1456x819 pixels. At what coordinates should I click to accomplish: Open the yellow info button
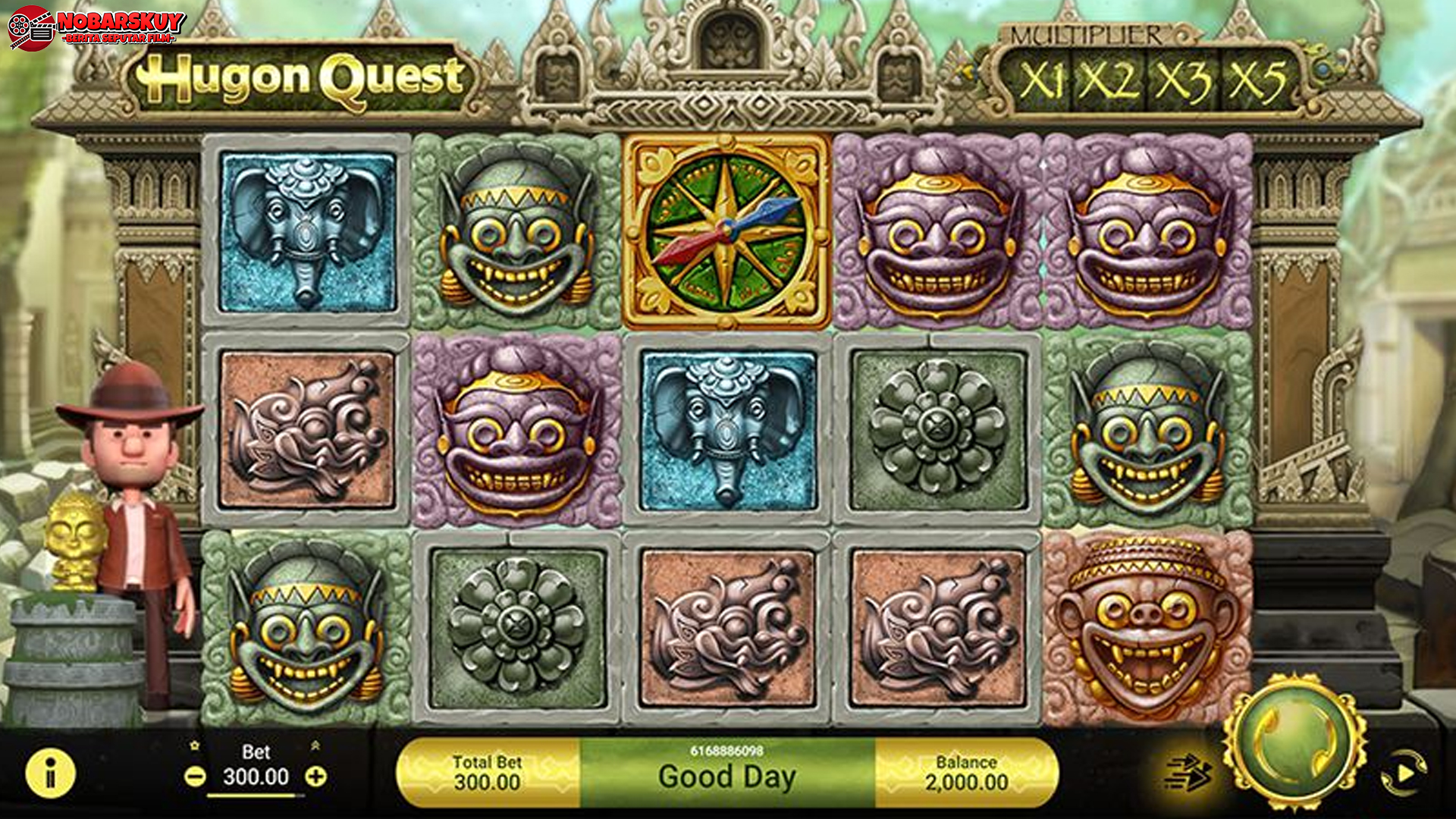pos(51,773)
